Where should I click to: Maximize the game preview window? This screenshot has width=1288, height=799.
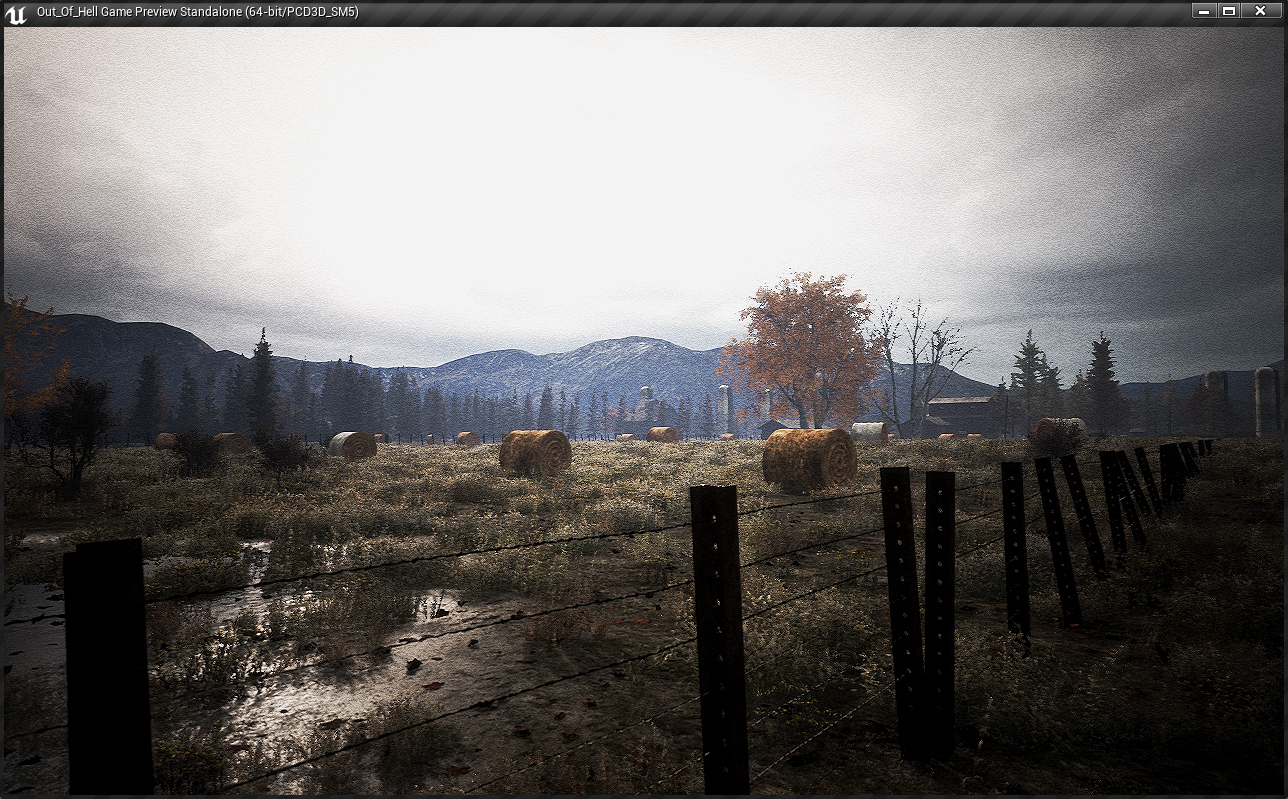coord(1230,11)
